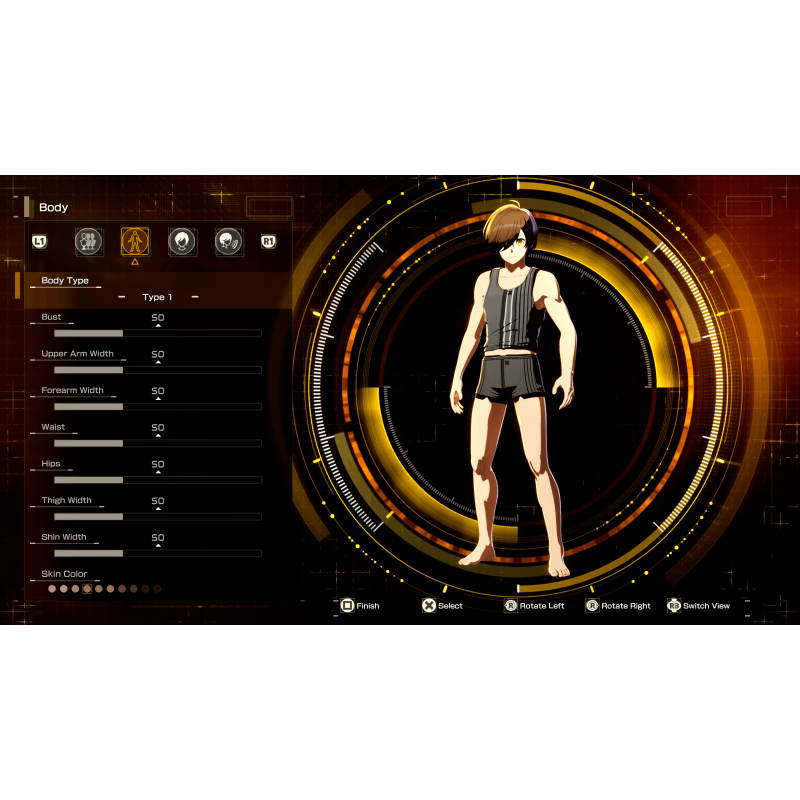This screenshot has width=800, height=800.
Task: Select the highlighted skin color swatch
Action: (87, 589)
